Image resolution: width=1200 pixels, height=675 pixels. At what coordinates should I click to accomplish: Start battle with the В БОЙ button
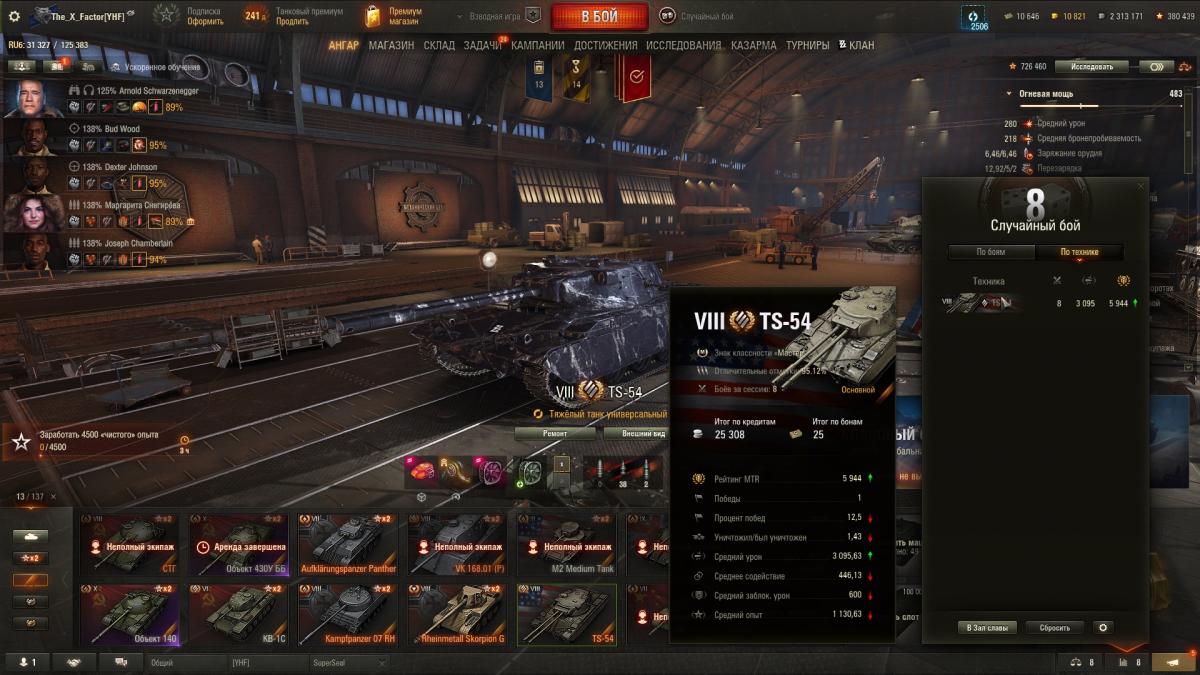598,17
